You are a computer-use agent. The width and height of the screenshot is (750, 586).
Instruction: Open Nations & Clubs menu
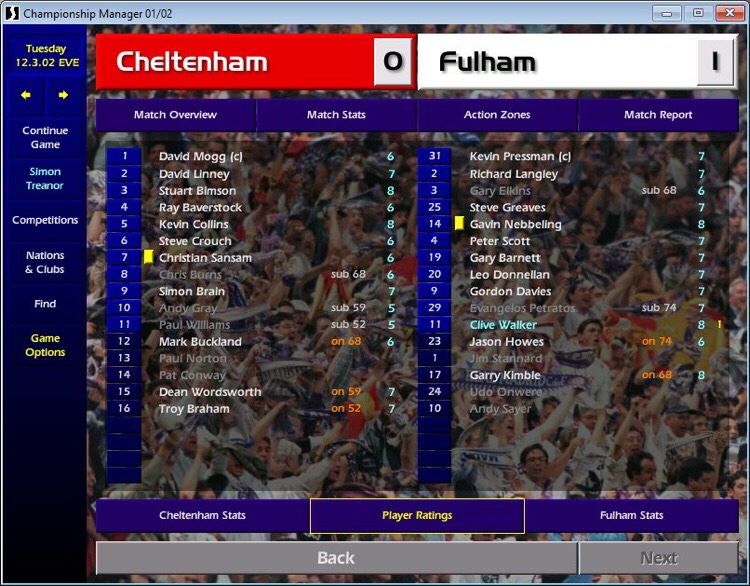point(45,262)
